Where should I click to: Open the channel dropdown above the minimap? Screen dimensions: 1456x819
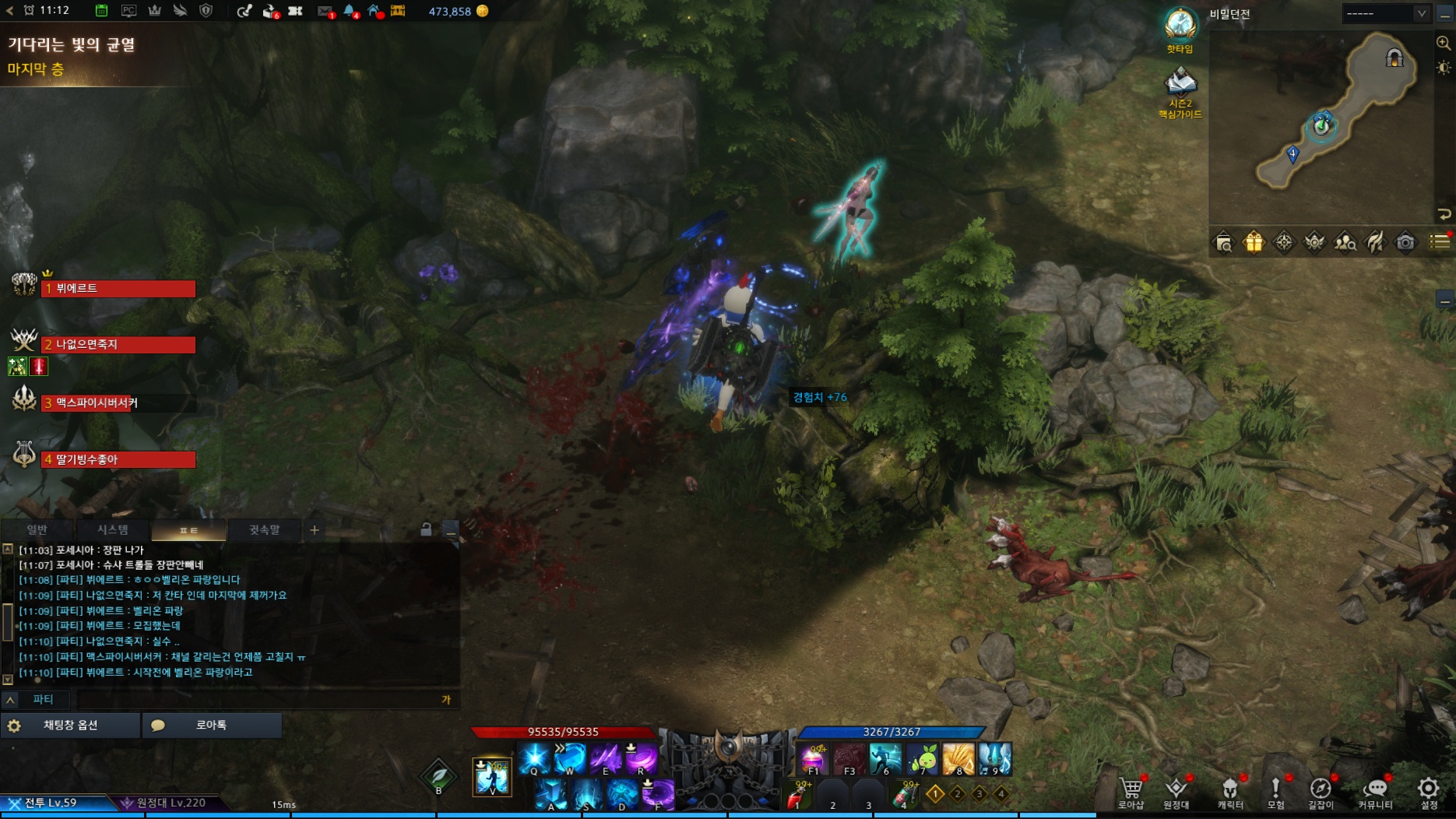click(x=1386, y=13)
